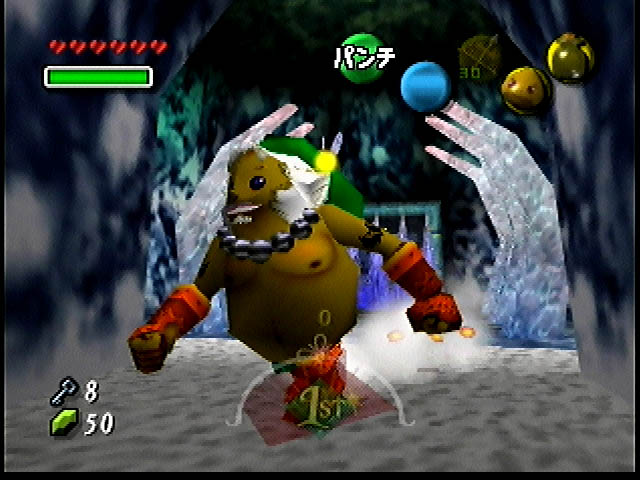Use the yellow round item beside the Goron mask
This screenshot has width=640, height=480.
[571, 59]
